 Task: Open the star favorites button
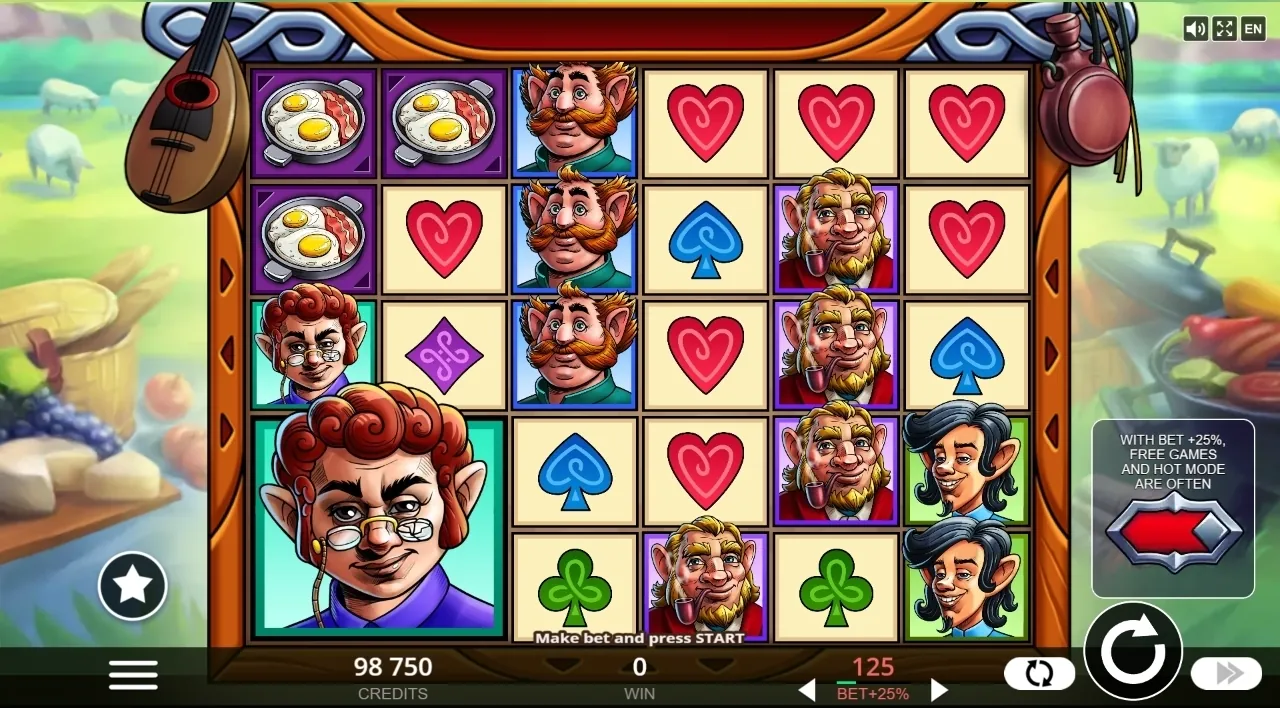click(x=132, y=586)
